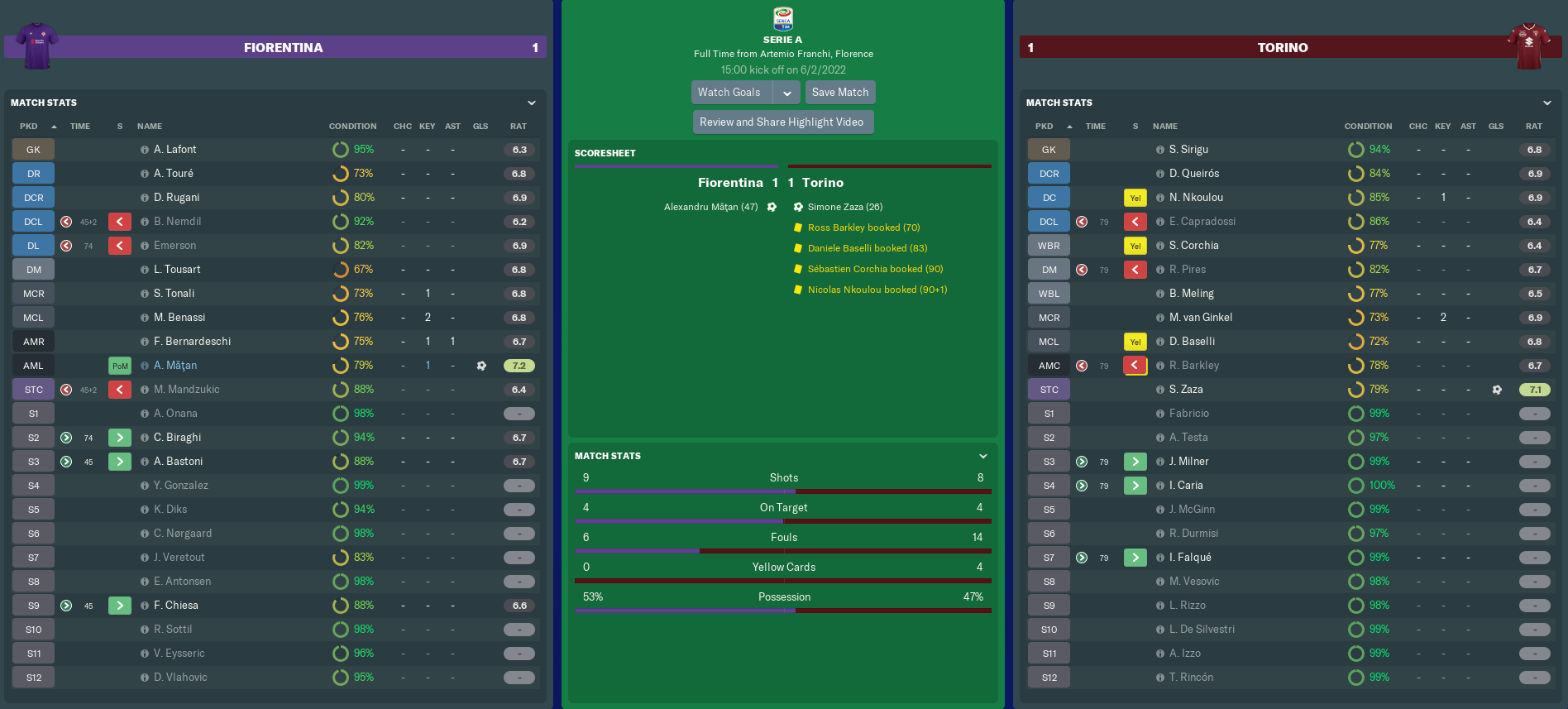The image size is (1568, 709).
Task: Collapse Torino's Match Stats panel
Action: coord(1546,103)
